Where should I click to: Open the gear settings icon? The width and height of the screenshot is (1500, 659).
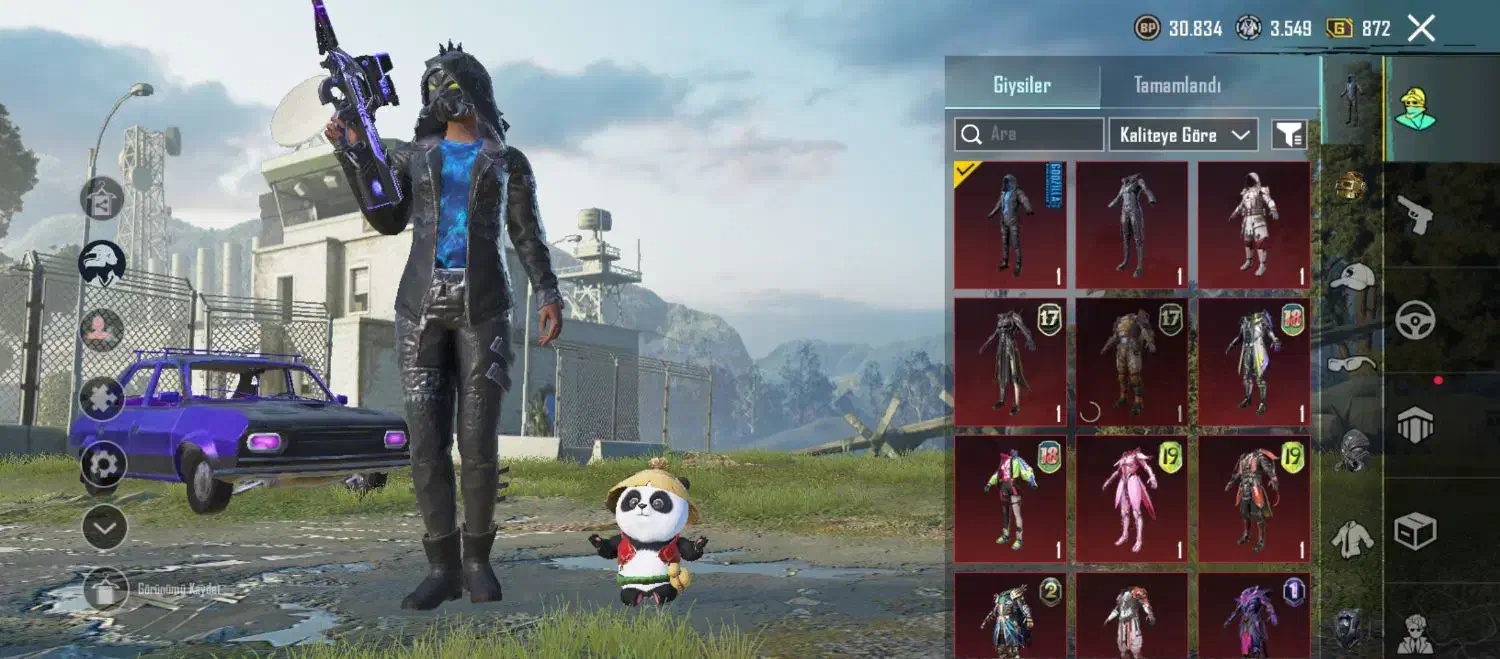[103, 464]
